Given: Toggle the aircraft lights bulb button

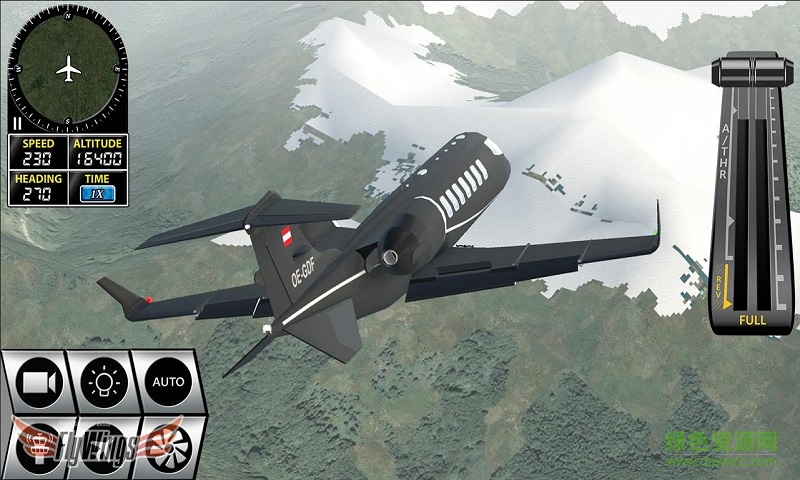Looking at the screenshot, I should (x=103, y=381).
